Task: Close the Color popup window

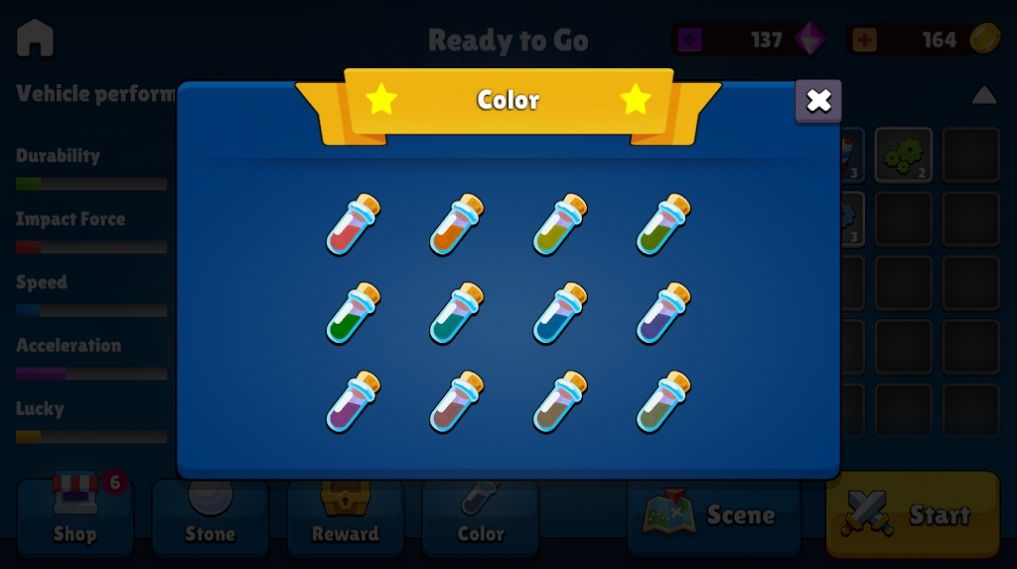Action: (818, 101)
